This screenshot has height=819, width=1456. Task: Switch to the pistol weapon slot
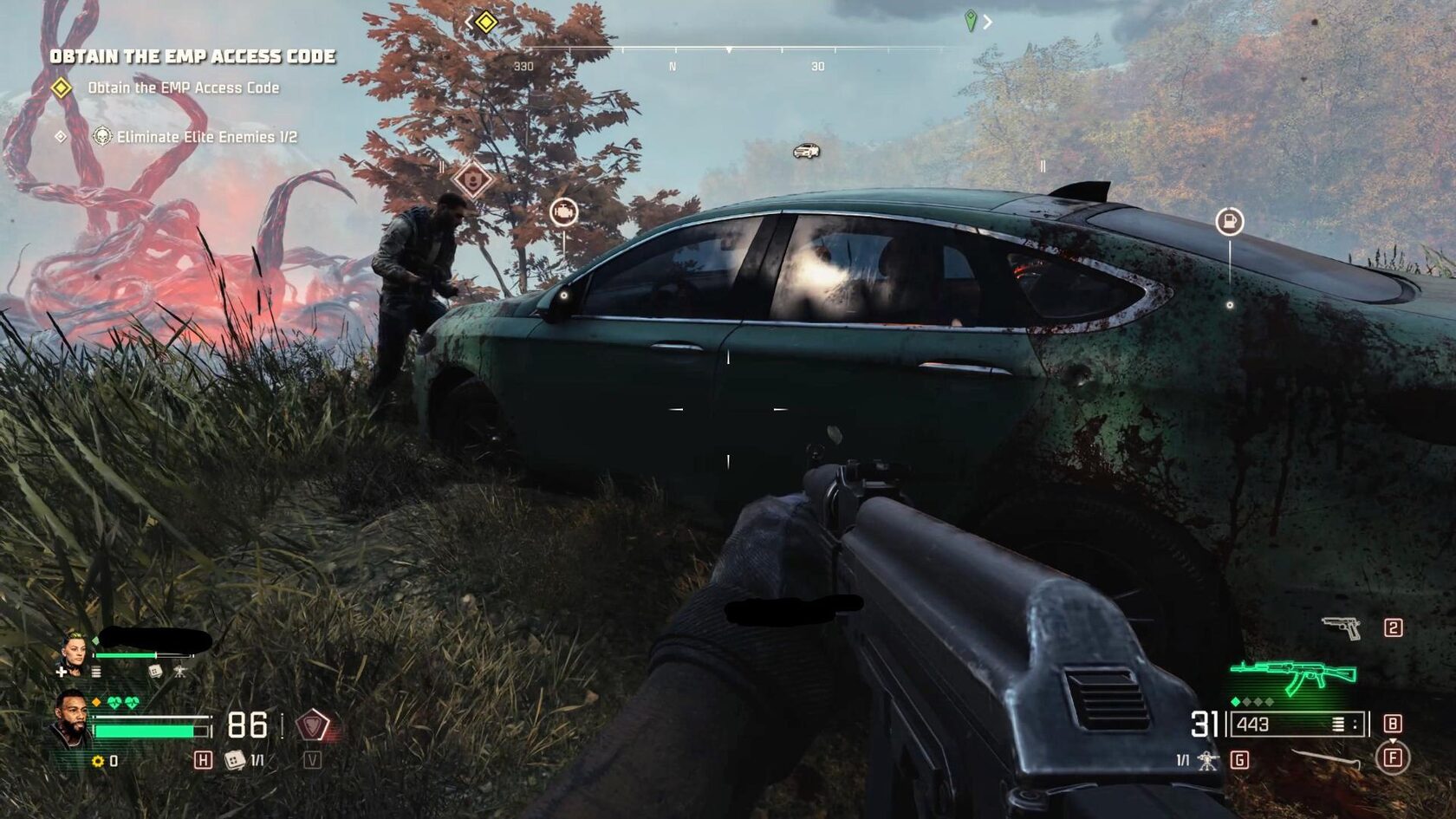click(1341, 627)
